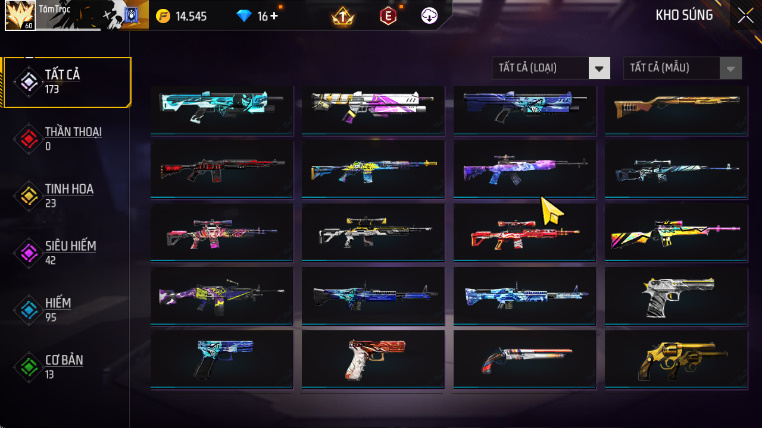The image size is (762, 428).
Task: Open the TômTrọc player profile avatar
Action: [21, 16]
